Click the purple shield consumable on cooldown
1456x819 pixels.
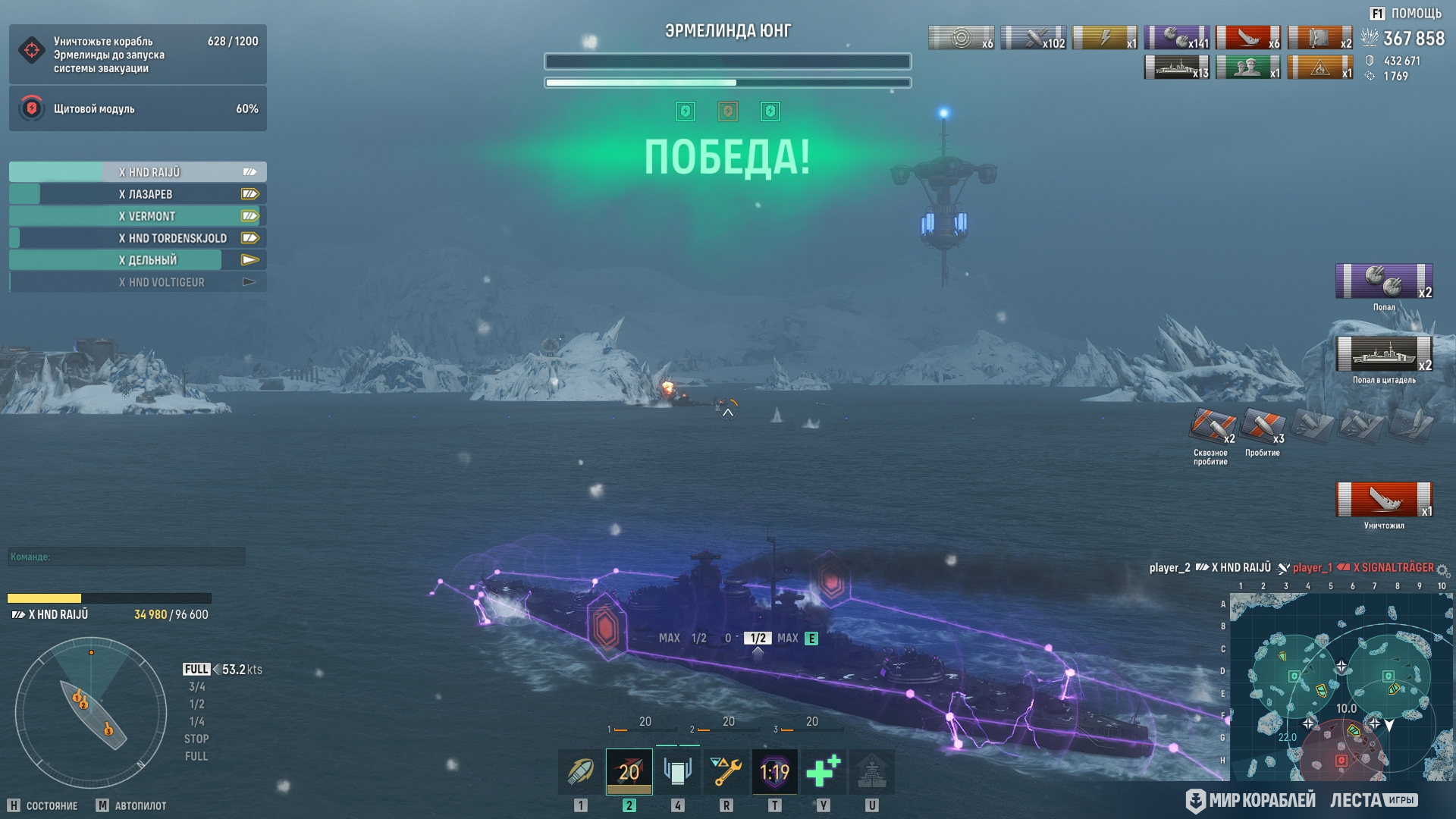(774, 772)
